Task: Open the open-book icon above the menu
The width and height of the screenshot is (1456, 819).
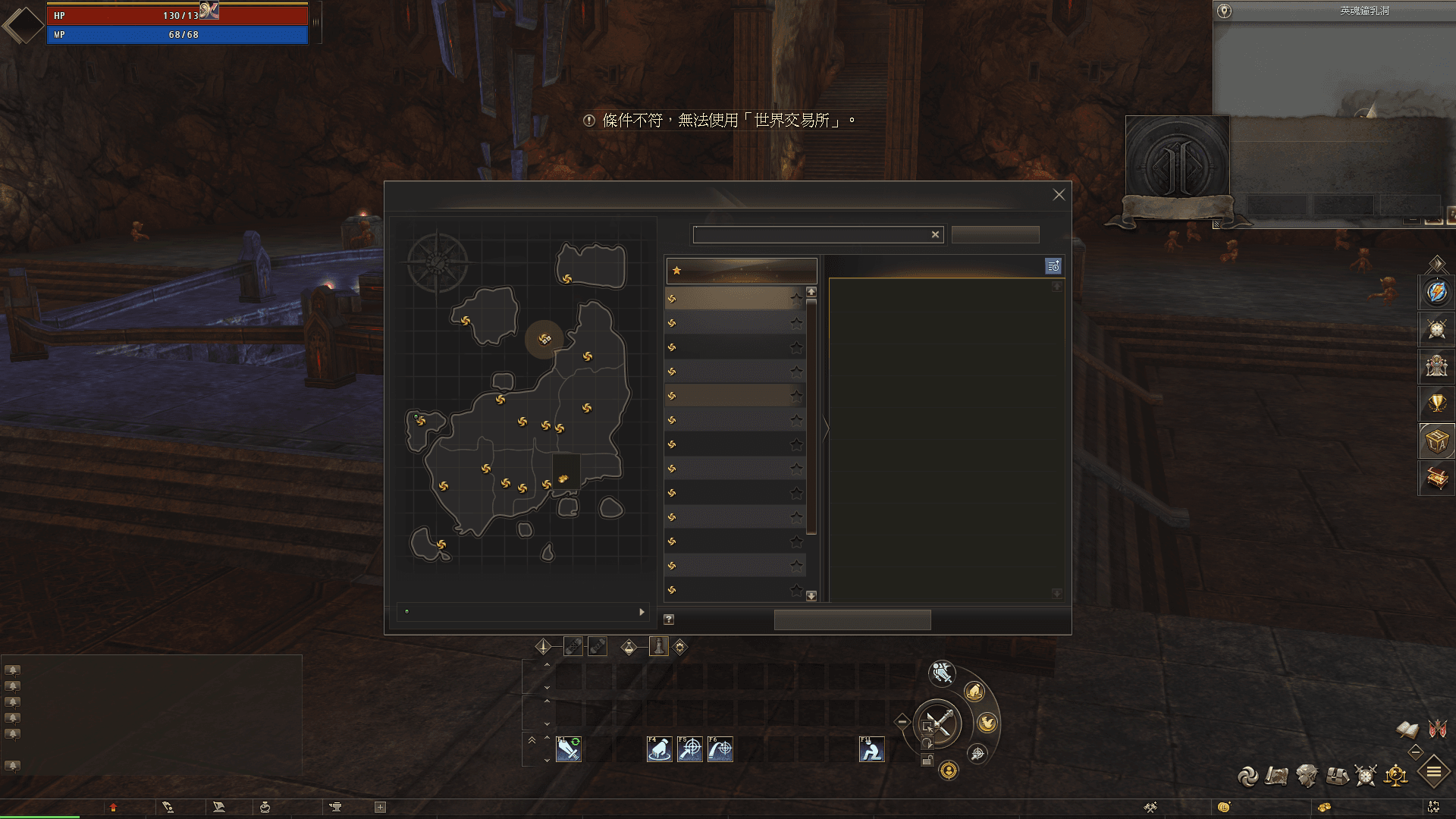Action: point(1407,730)
